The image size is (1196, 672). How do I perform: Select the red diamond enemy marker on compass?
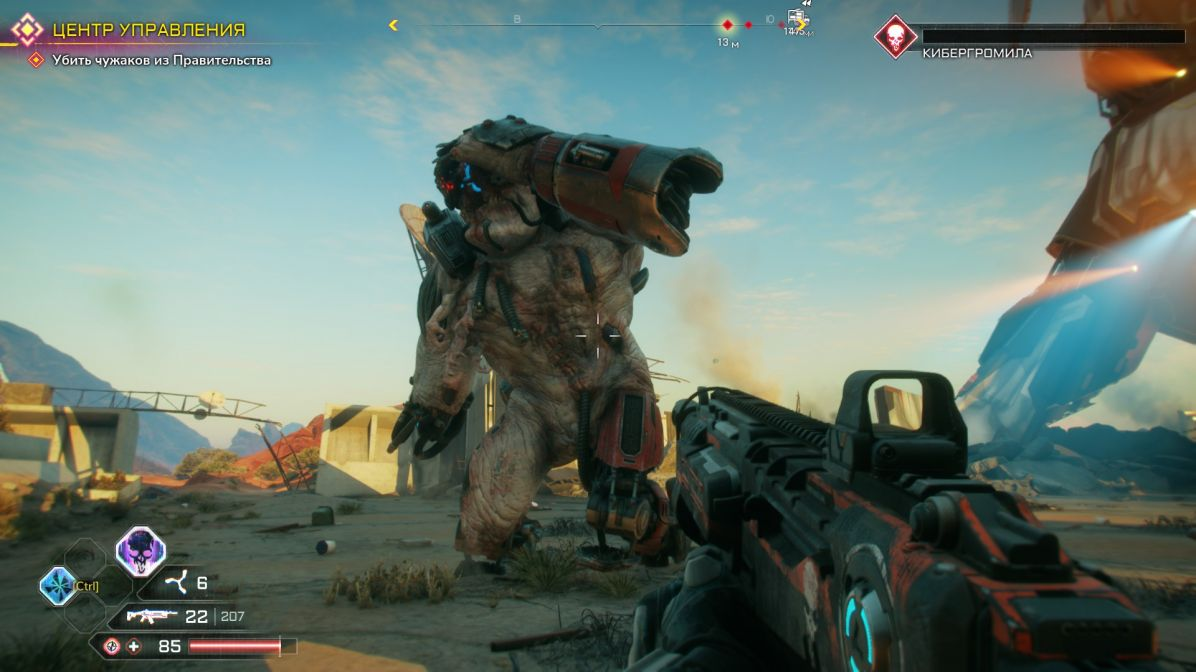[x=728, y=25]
